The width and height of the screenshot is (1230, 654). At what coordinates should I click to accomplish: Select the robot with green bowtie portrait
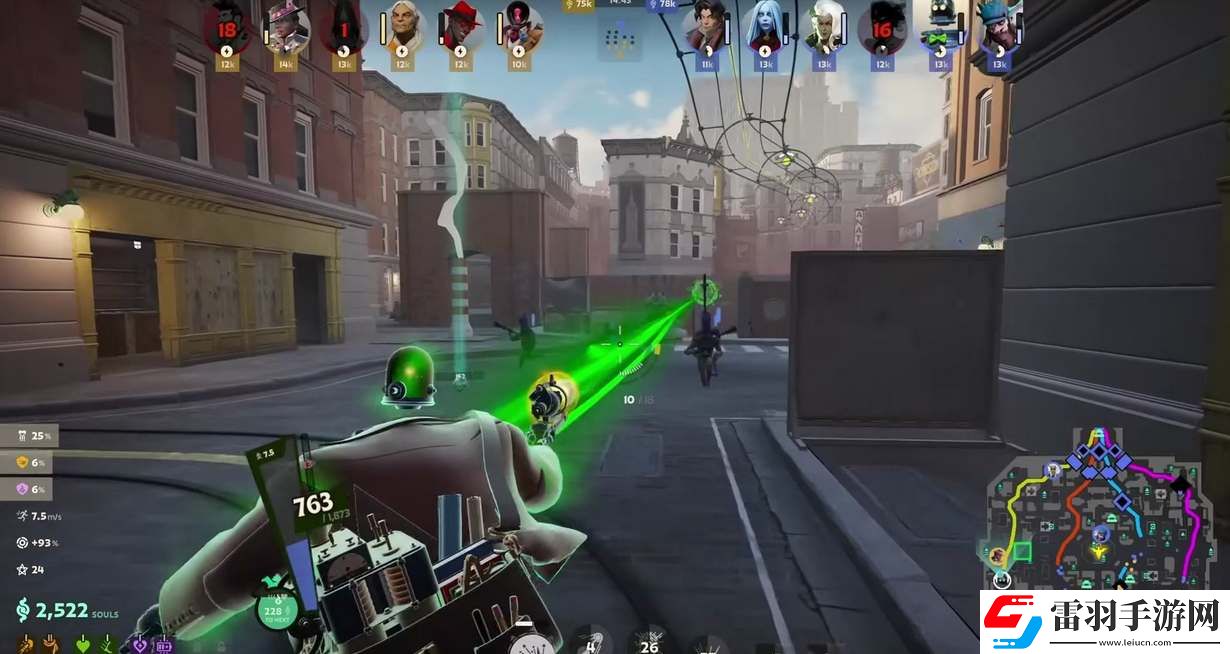click(x=939, y=28)
